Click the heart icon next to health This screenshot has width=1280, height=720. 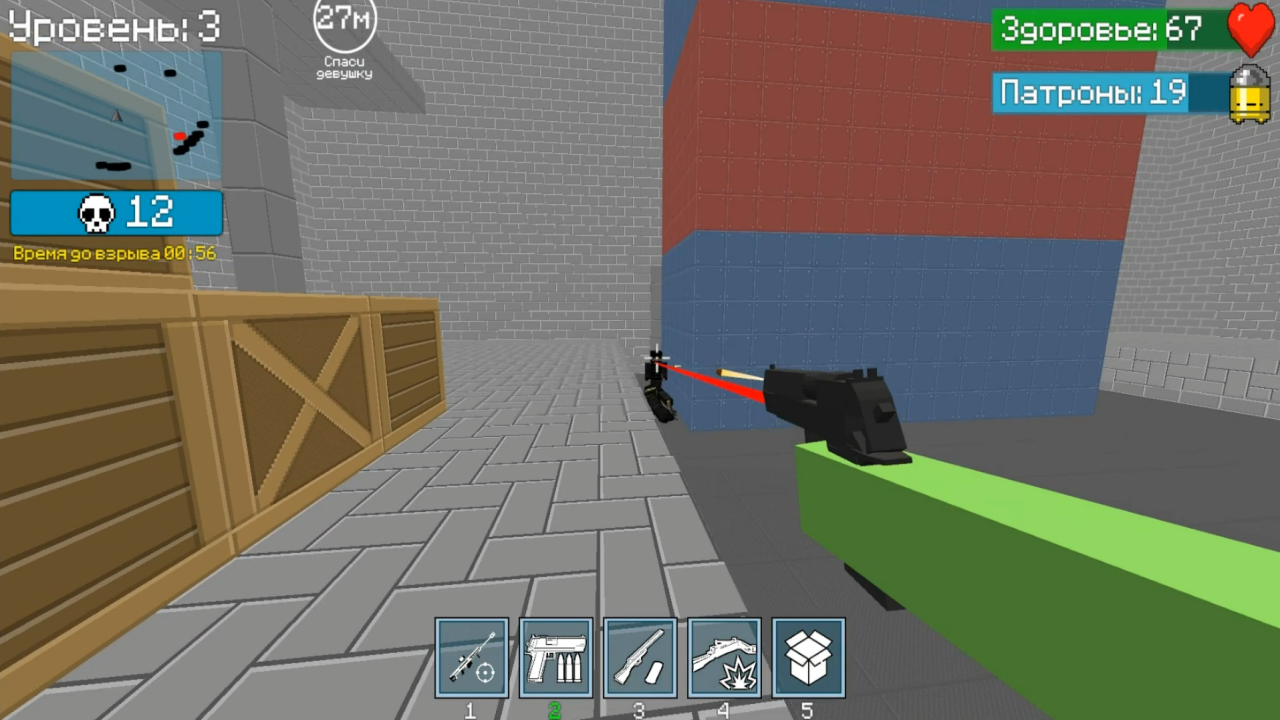click(1253, 30)
